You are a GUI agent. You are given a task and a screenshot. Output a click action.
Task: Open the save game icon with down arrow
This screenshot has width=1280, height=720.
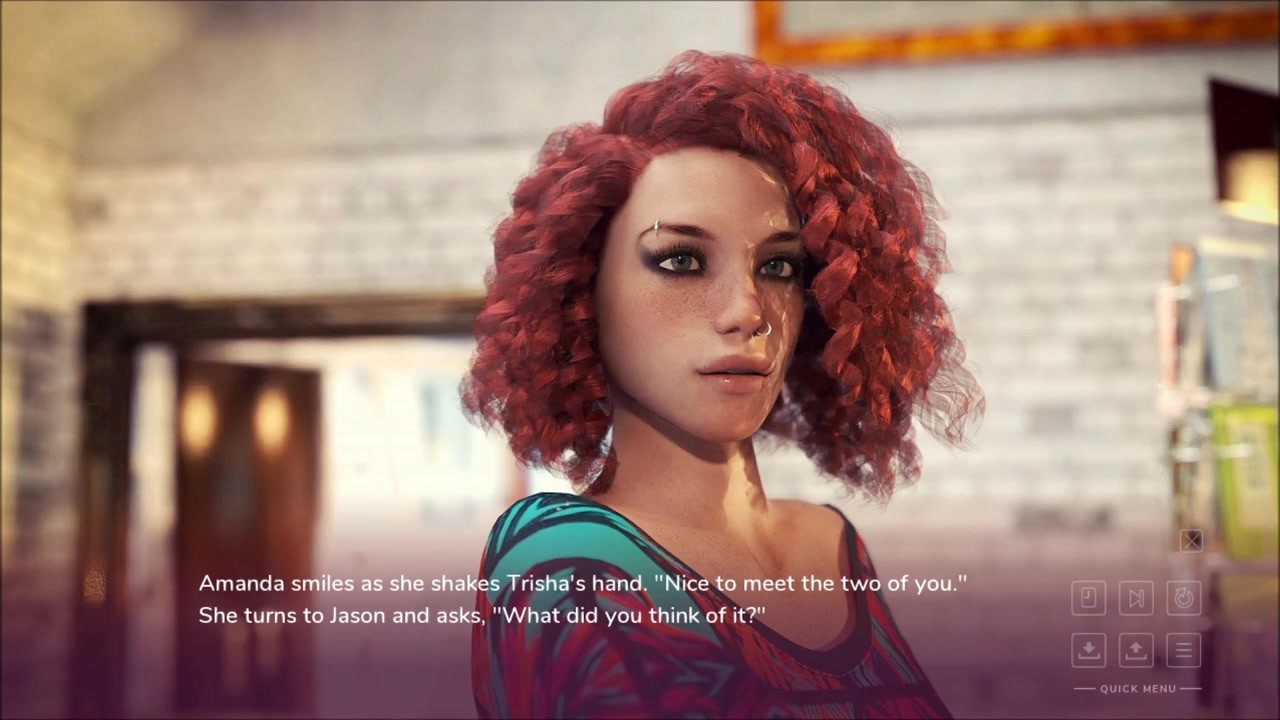pos(1088,650)
